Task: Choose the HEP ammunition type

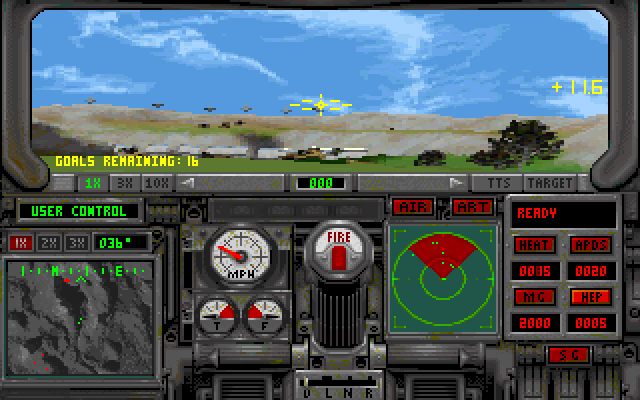Action: (x=591, y=297)
